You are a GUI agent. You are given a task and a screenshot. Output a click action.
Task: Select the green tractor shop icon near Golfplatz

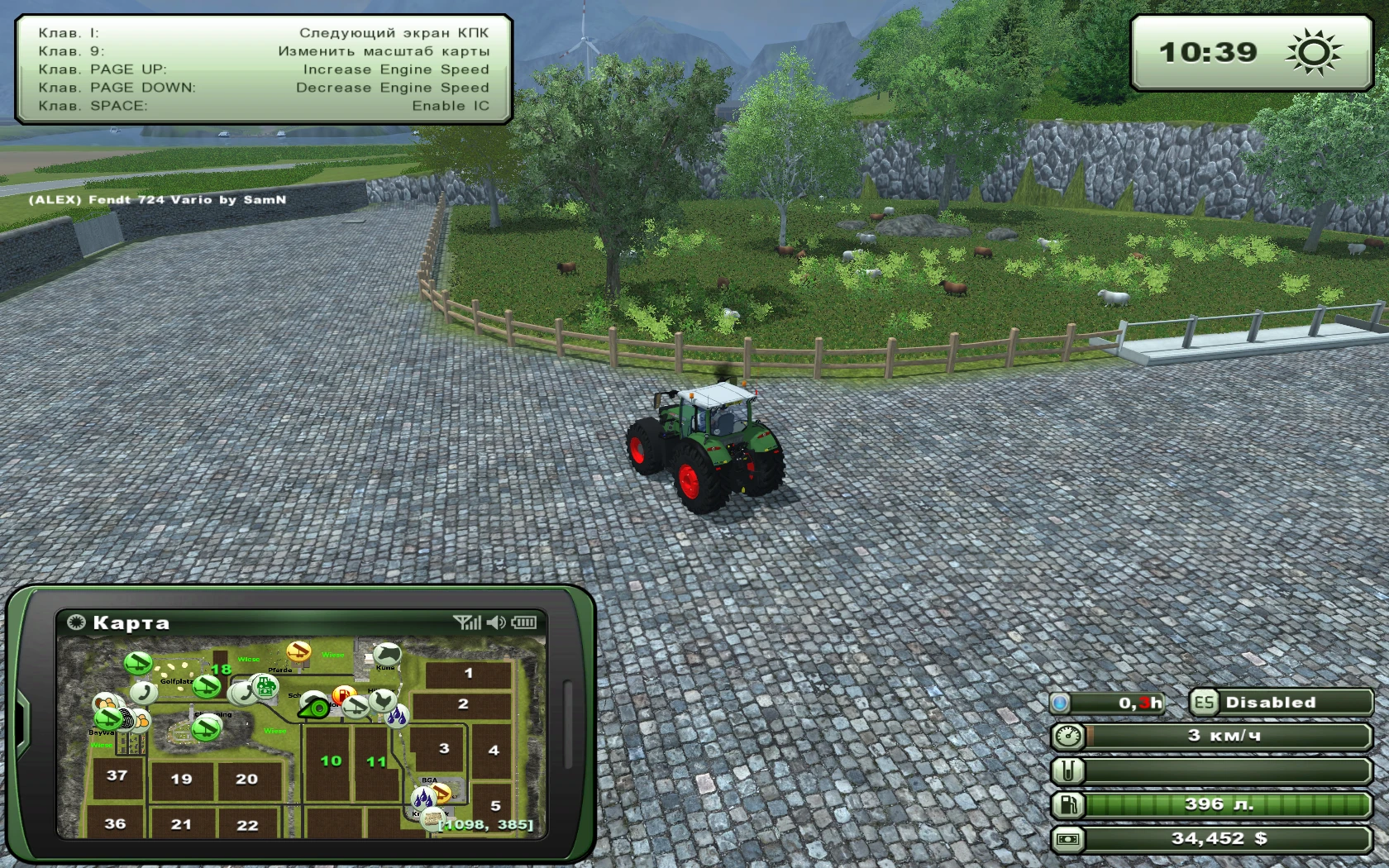265,687
